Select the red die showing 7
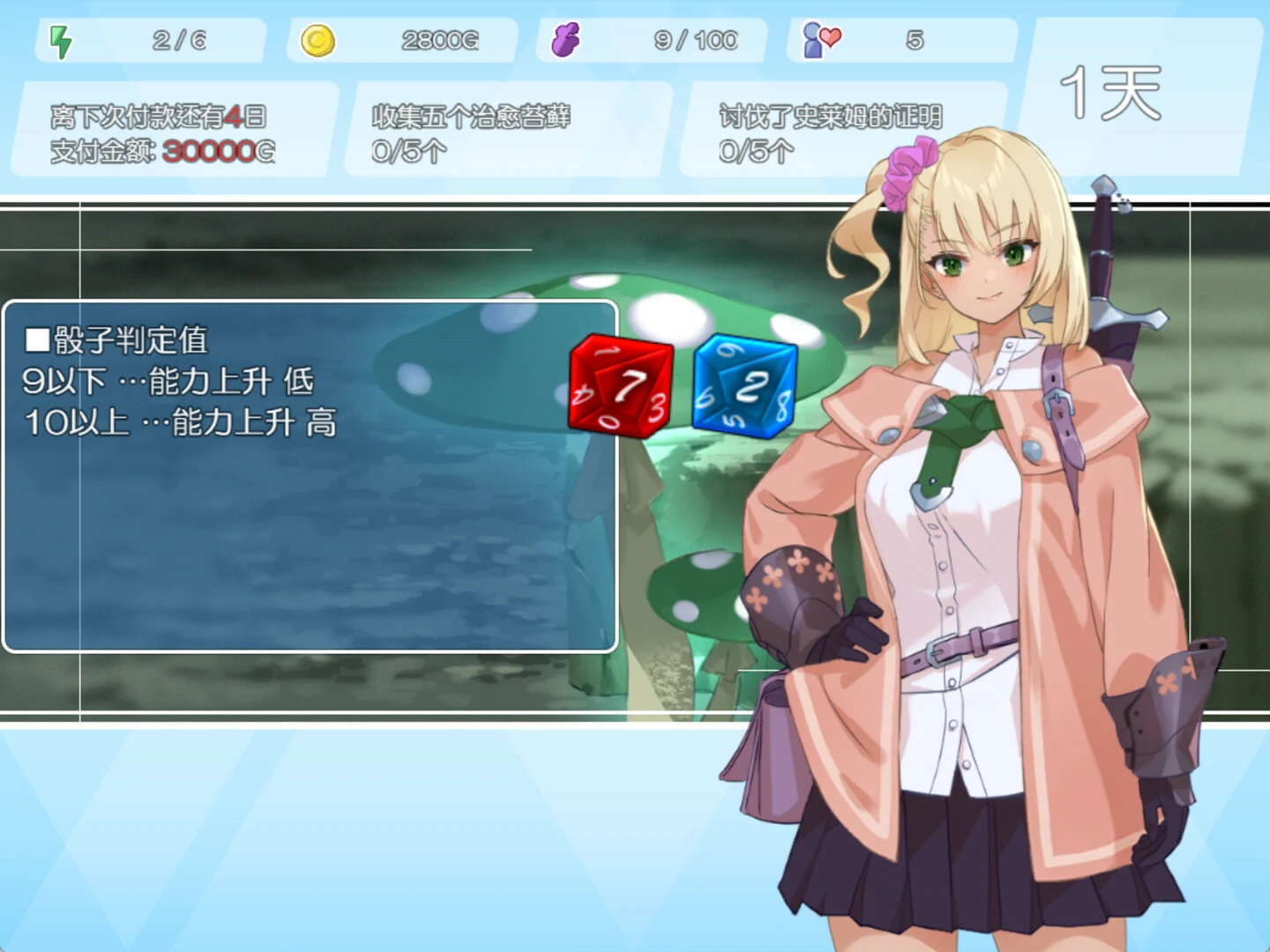This screenshot has width=1270, height=952. pos(620,388)
